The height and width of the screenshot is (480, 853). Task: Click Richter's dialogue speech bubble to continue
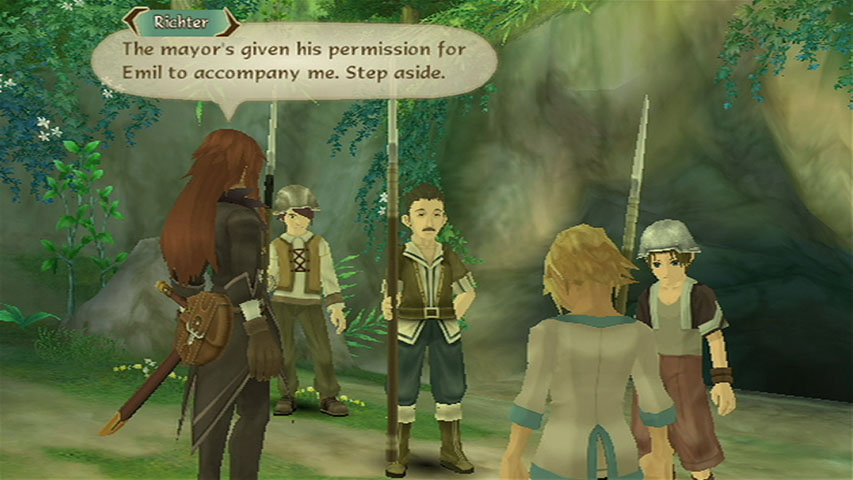[x=294, y=62]
